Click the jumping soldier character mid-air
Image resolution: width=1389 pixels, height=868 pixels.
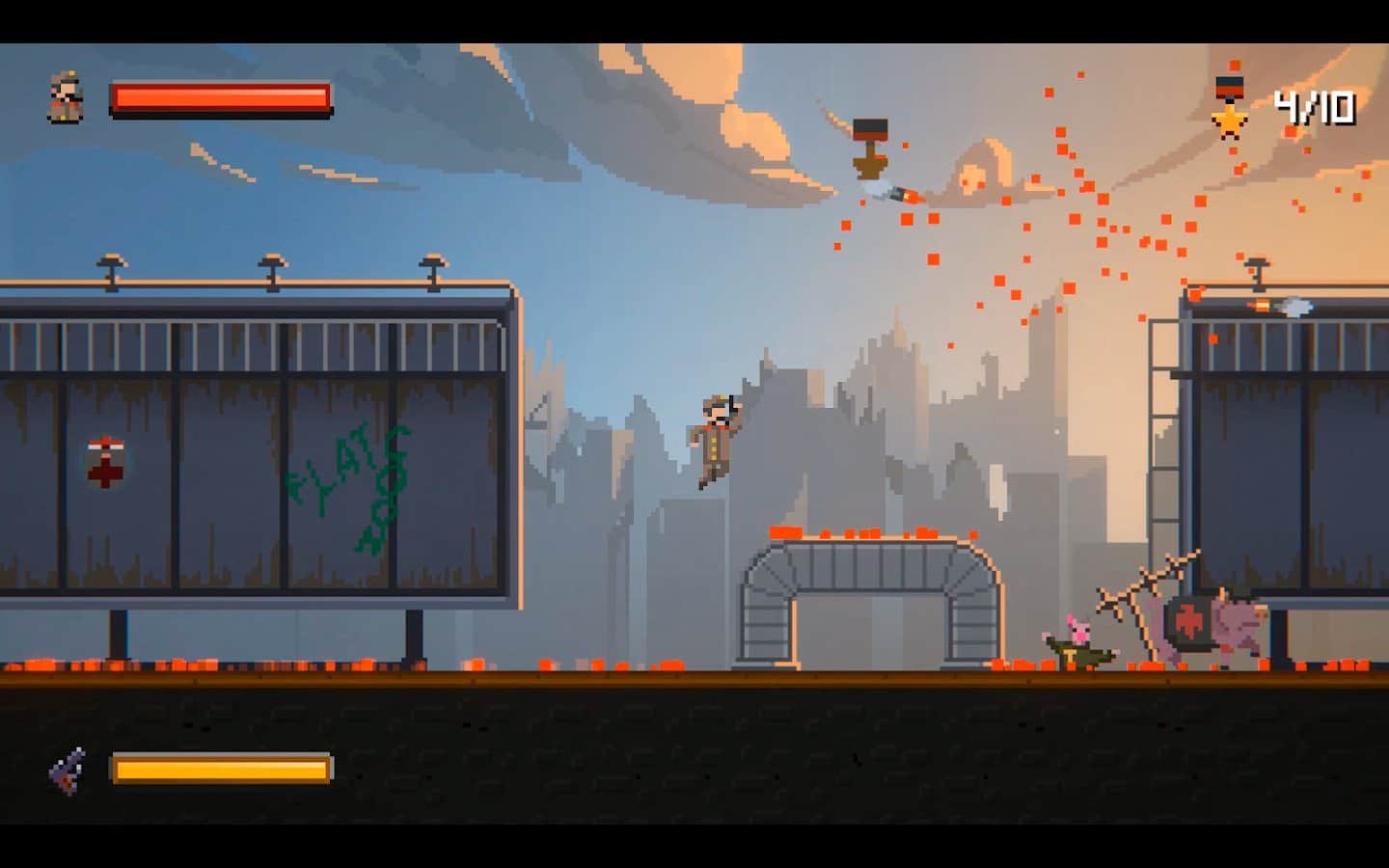click(716, 439)
